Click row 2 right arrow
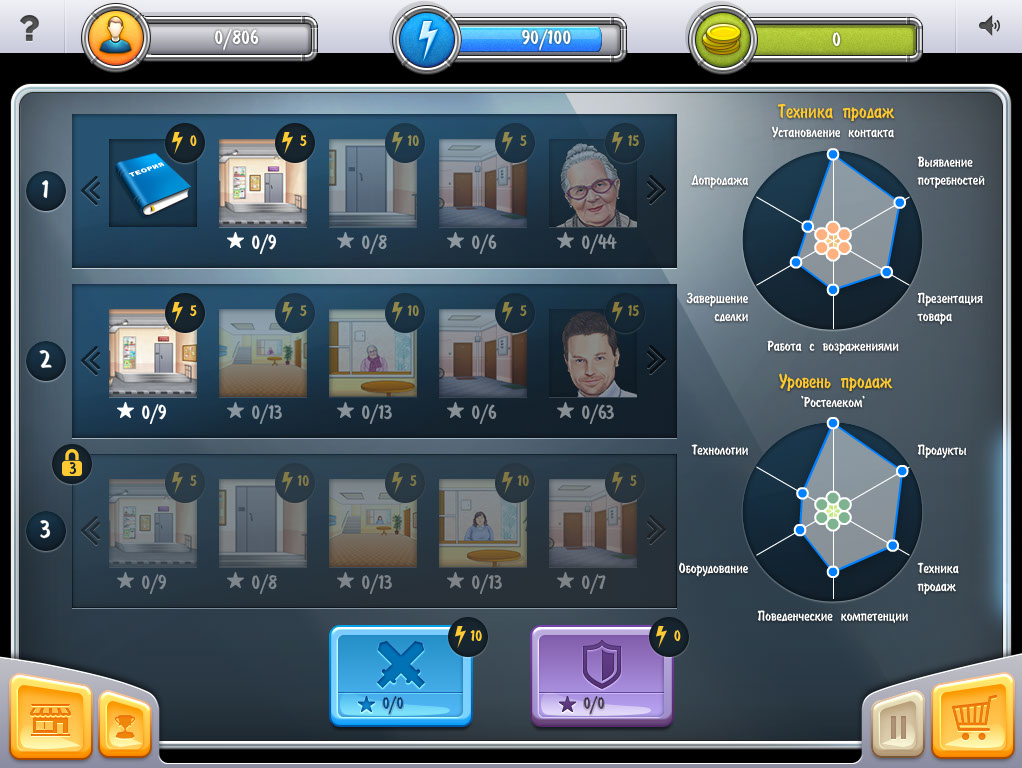The width and height of the screenshot is (1022, 768). (655, 359)
